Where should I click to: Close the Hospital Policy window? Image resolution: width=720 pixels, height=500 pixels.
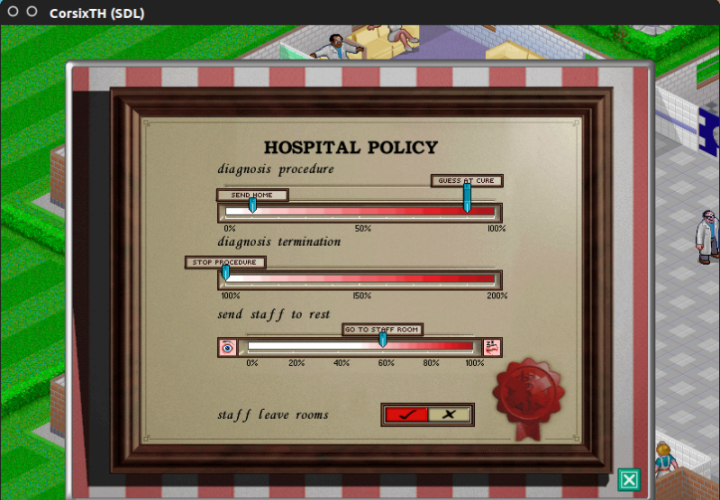628,480
